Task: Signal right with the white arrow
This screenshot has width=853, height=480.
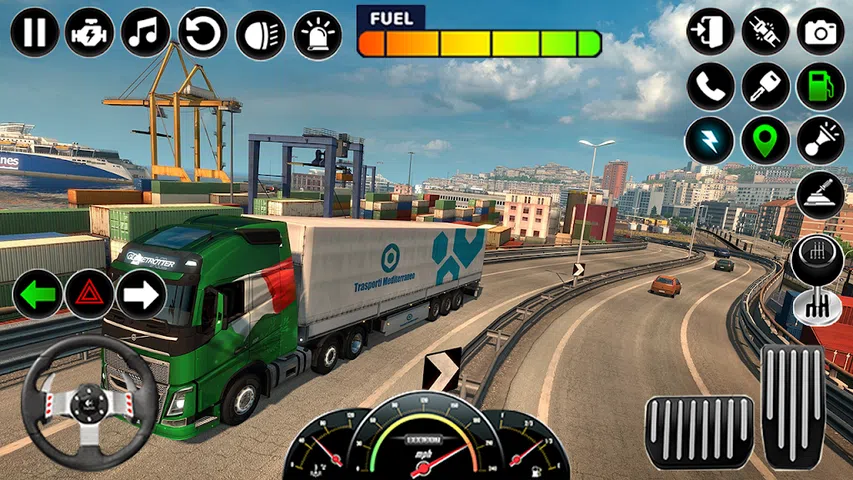Action: pos(141,294)
